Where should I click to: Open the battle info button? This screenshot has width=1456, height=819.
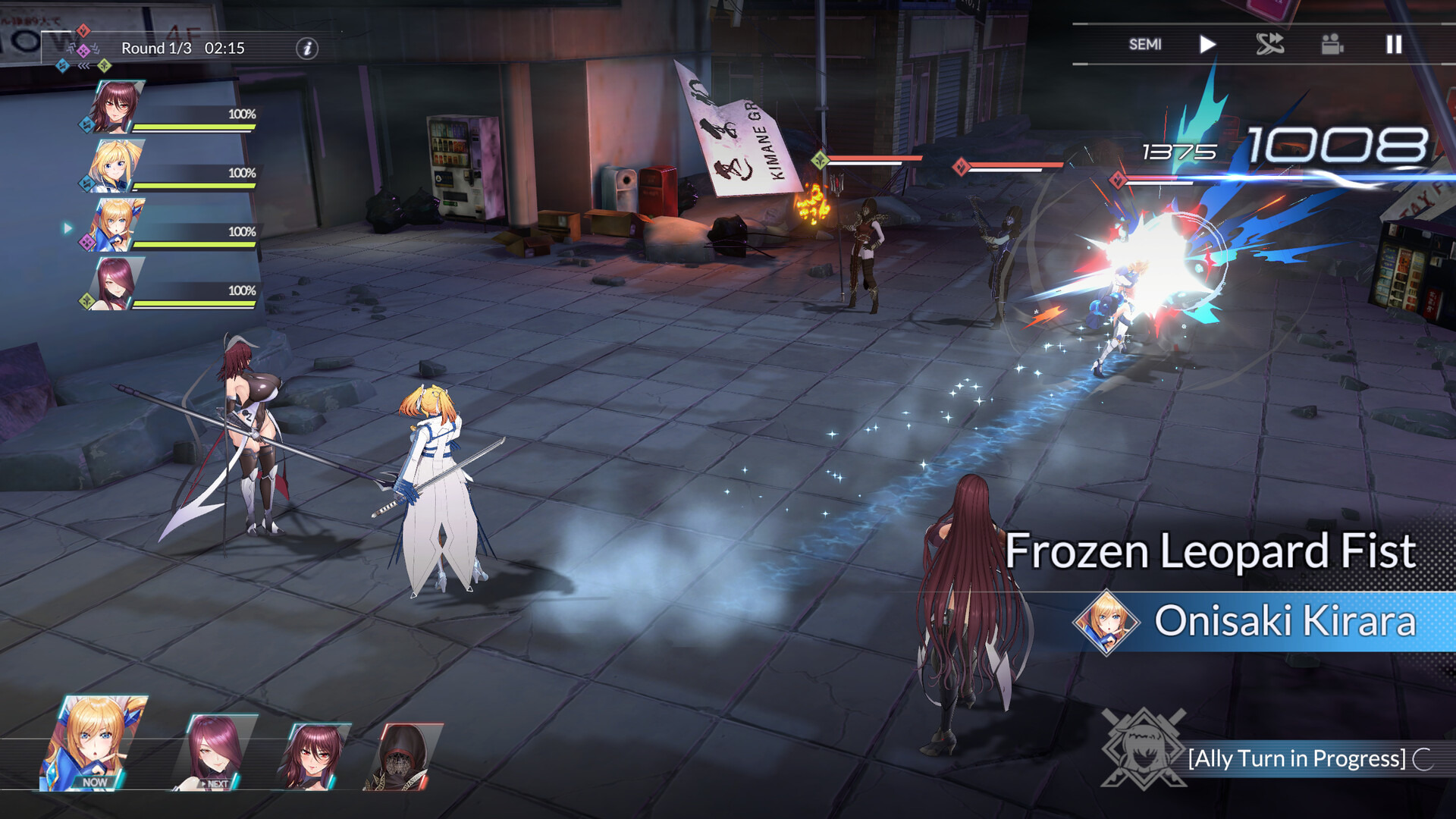click(307, 49)
